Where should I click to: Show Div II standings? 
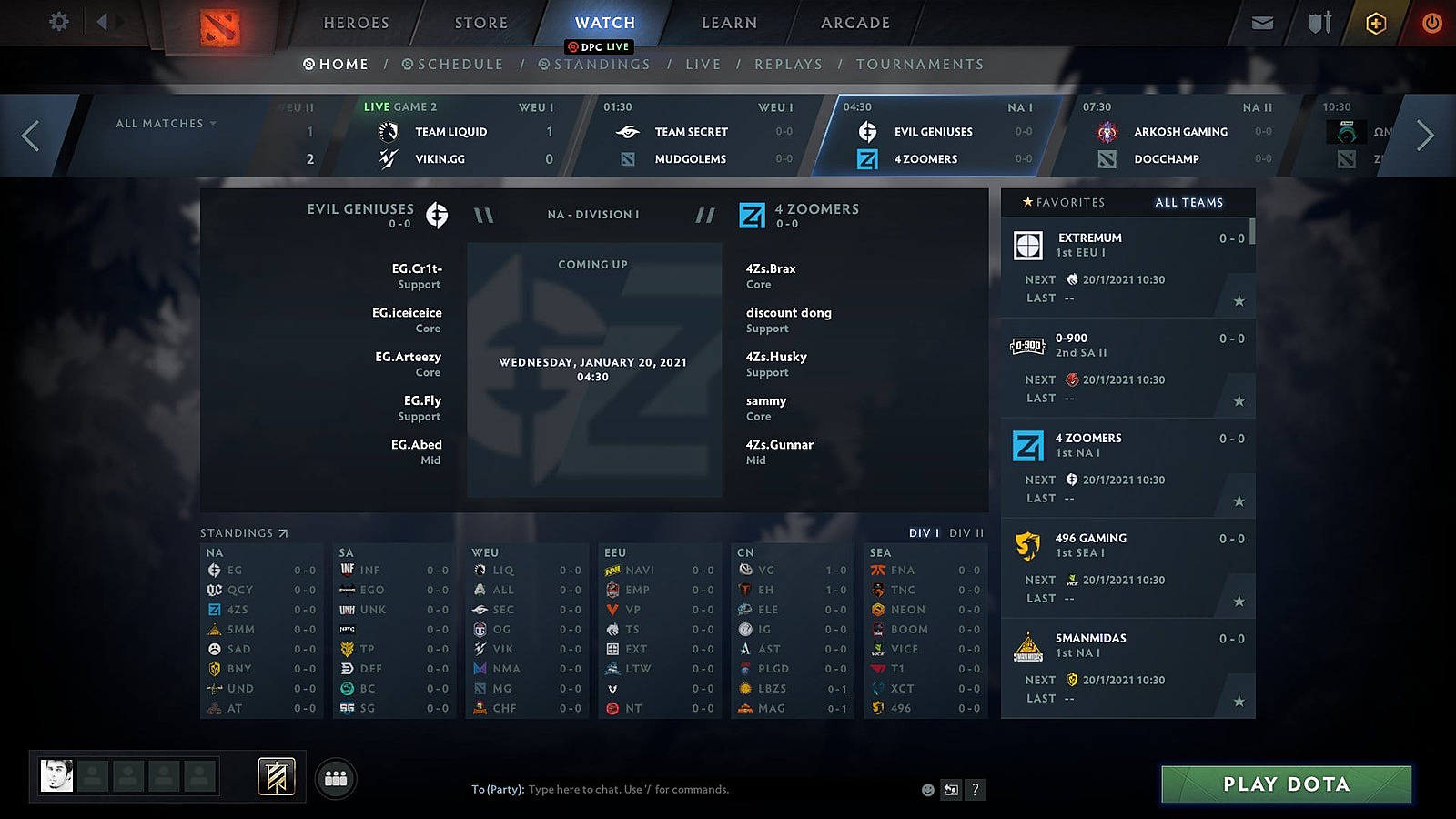coord(966,533)
